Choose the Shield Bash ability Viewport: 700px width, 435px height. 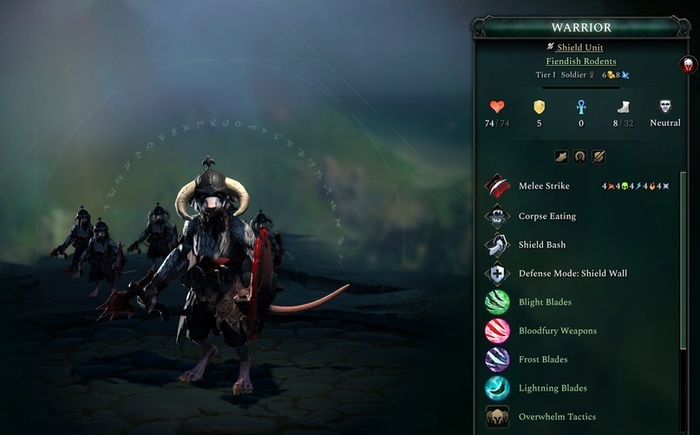click(x=543, y=244)
